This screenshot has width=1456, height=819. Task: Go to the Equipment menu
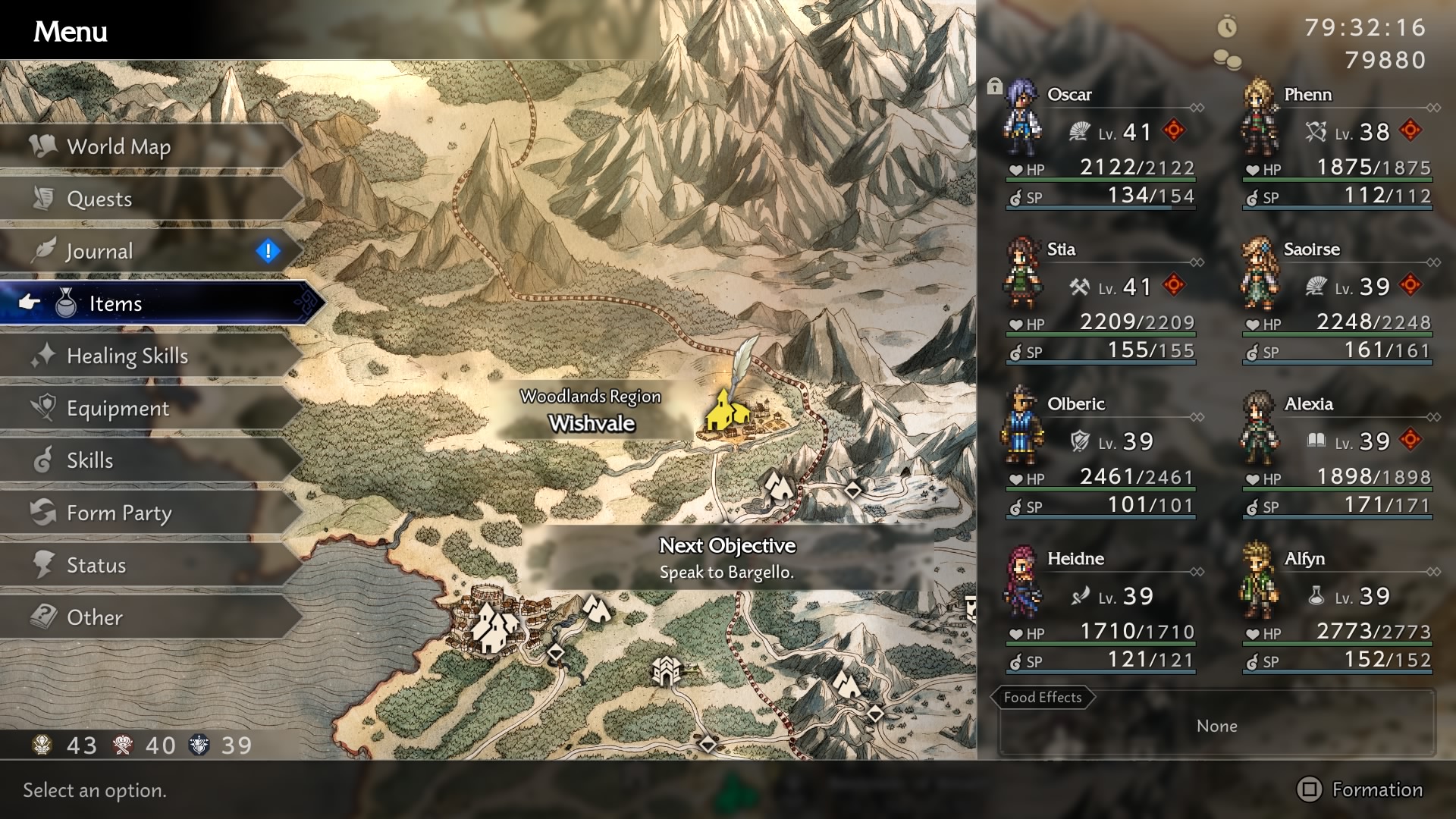(118, 408)
